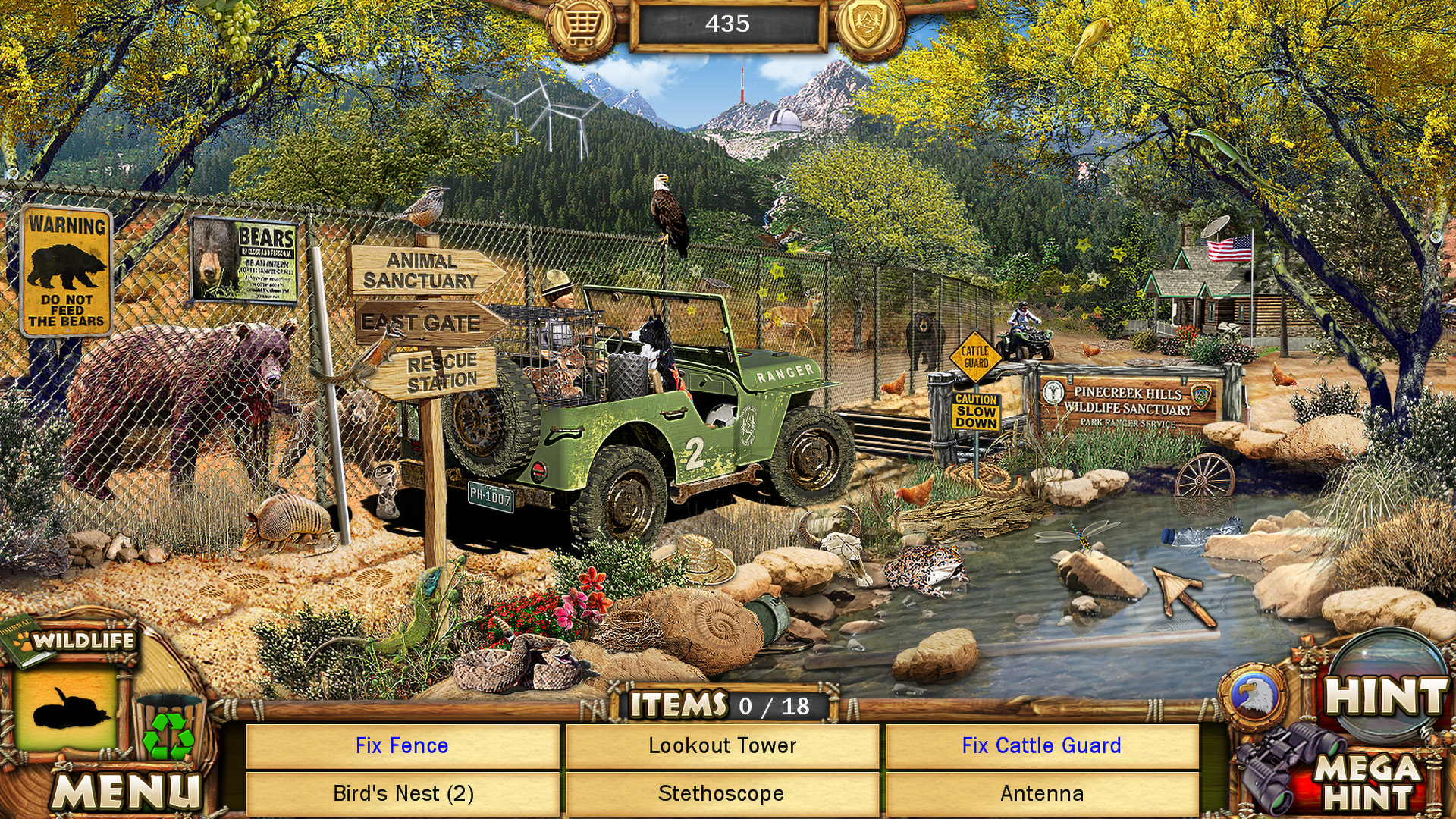Select 'Antenna' from the item list
Viewport: 1456px width, 819px height.
[1040, 794]
